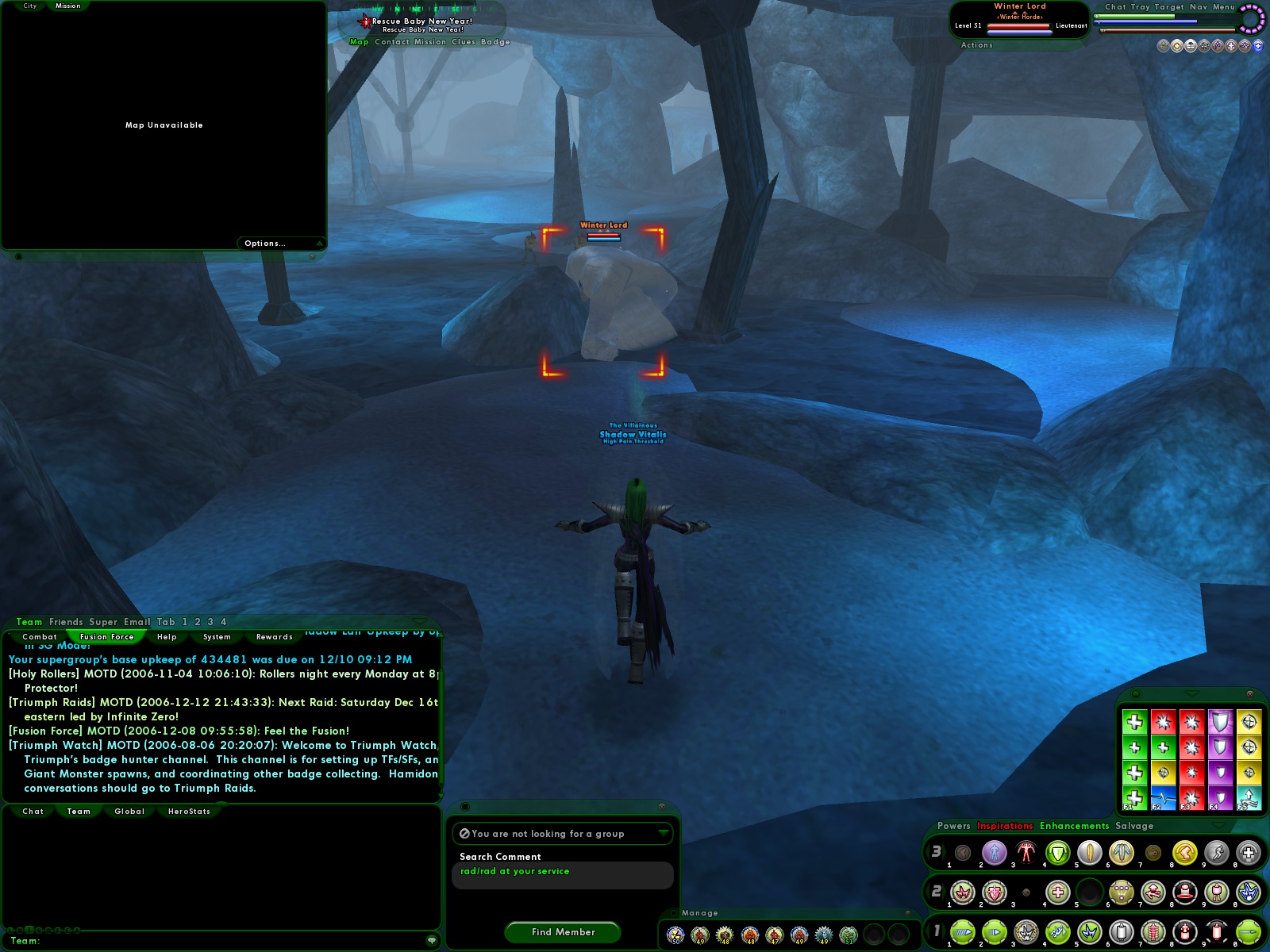This screenshot has width=1270, height=952.
Task: Toggle the Target window visibility
Action: 1169,6
